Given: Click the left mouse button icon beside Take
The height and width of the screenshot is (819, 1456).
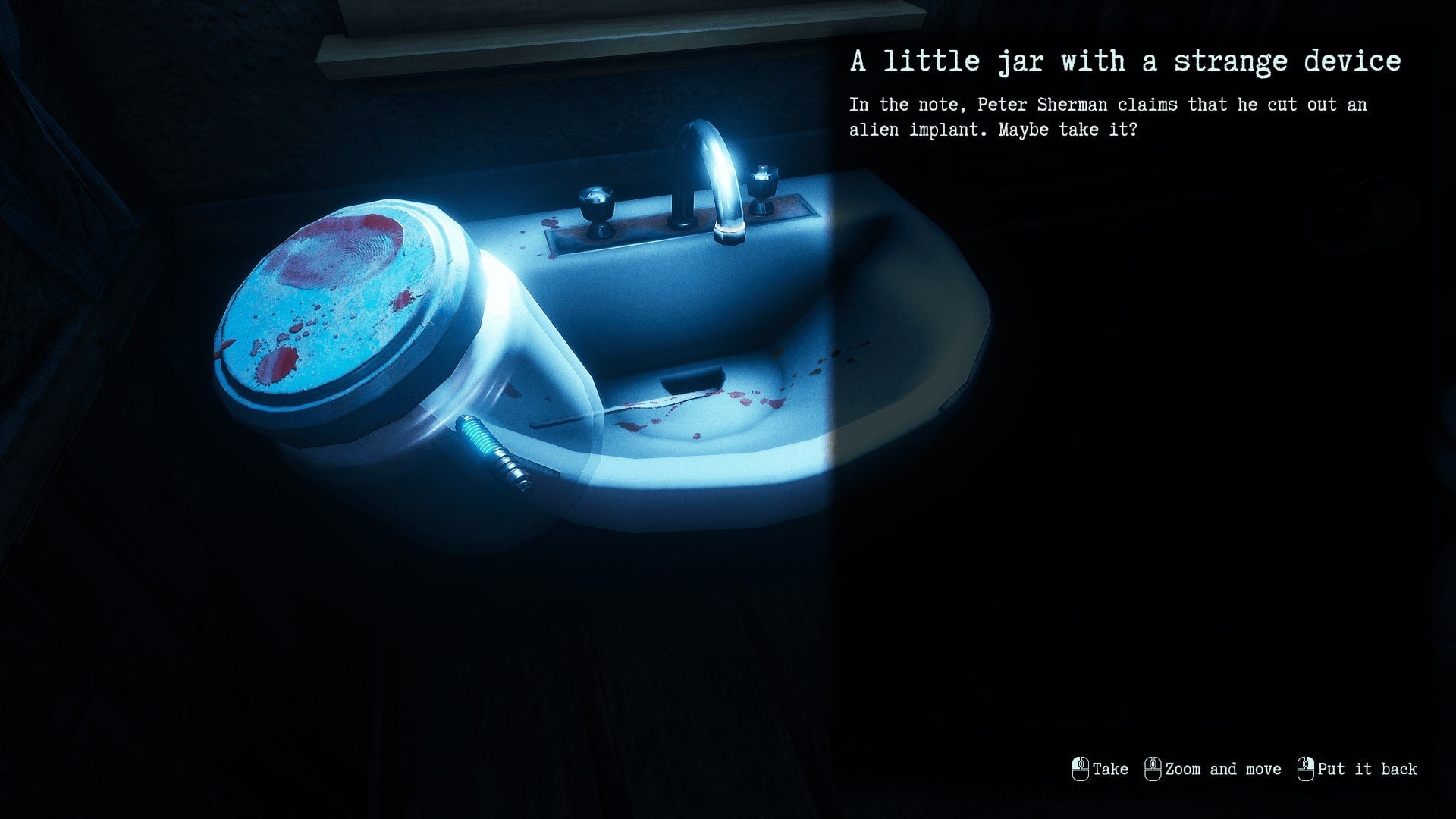Looking at the screenshot, I should coord(1080,769).
